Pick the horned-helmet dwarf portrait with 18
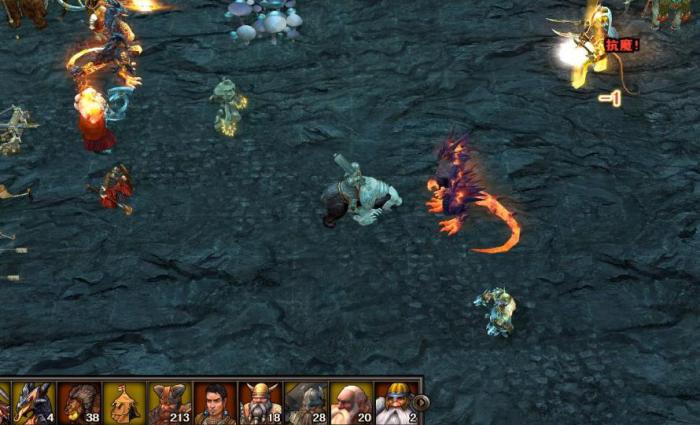The image size is (700, 425). pyautogui.click(x=260, y=403)
